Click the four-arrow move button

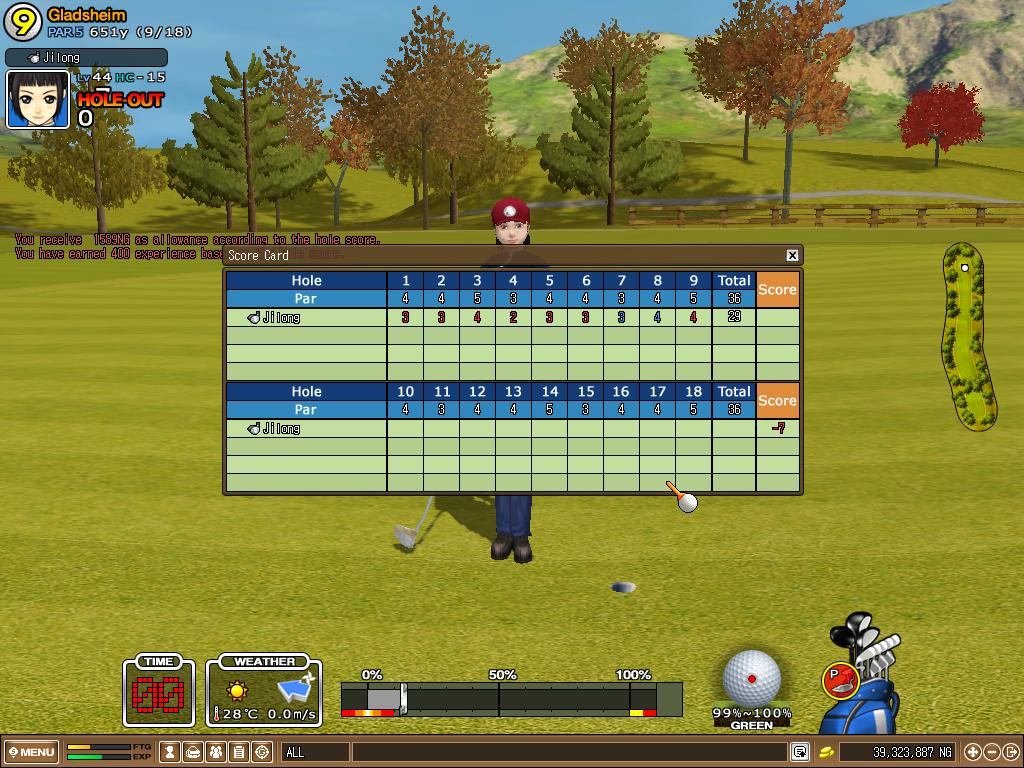click(972, 752)
